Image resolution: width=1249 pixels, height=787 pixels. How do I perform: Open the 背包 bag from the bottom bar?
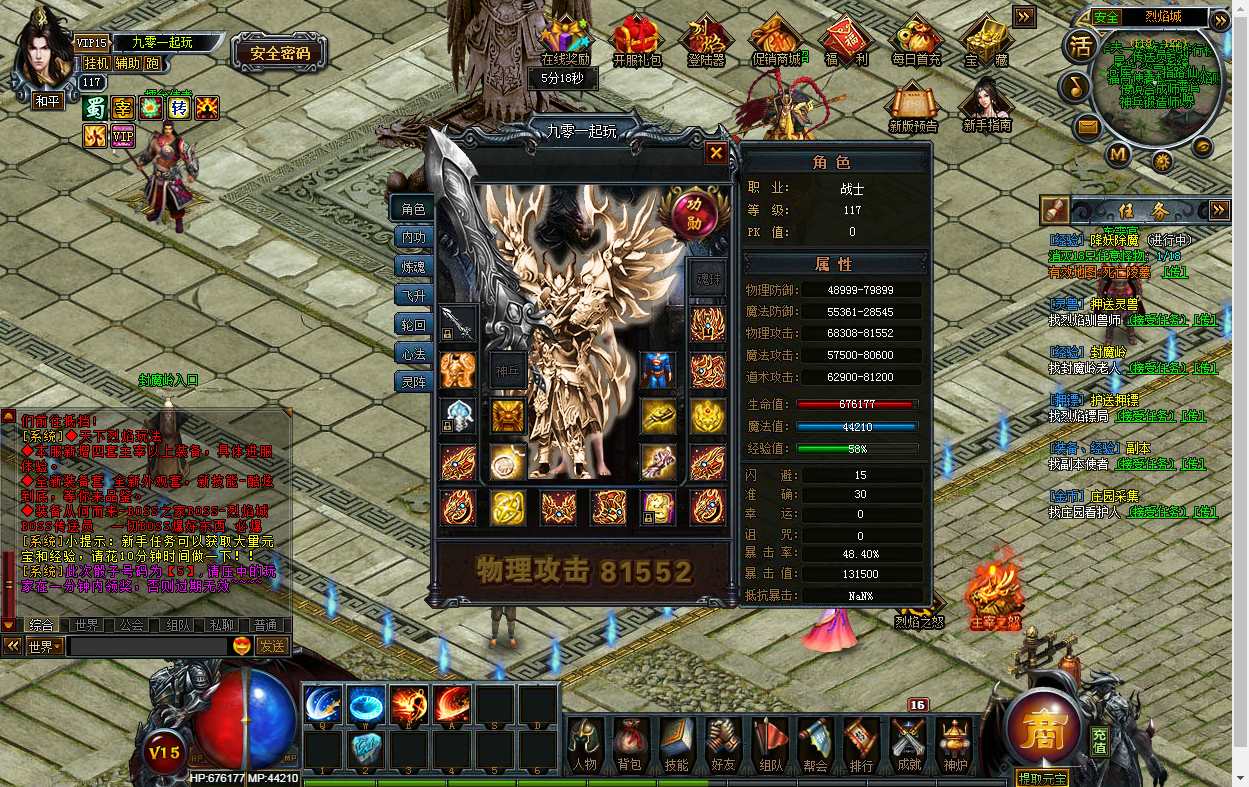click(x=629, y=747)
